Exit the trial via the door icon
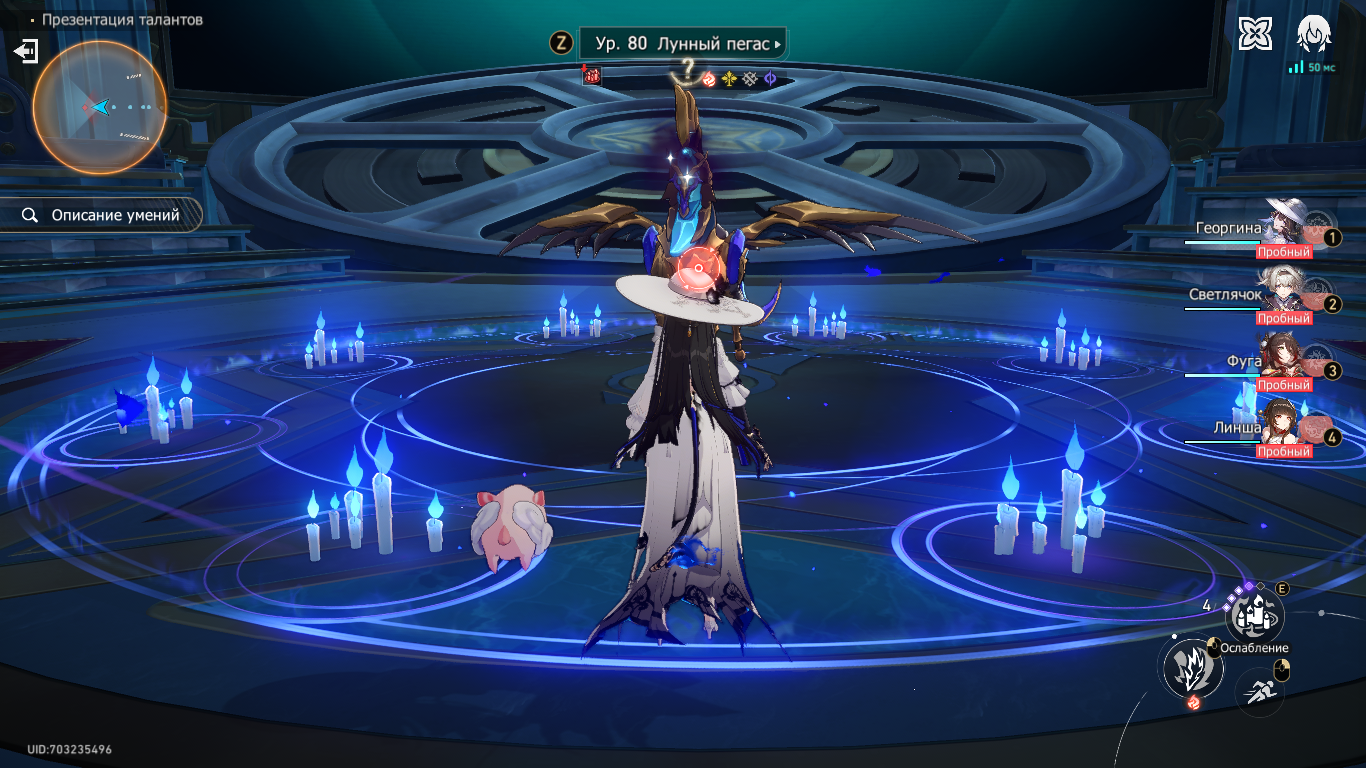 tap(26, 50)
